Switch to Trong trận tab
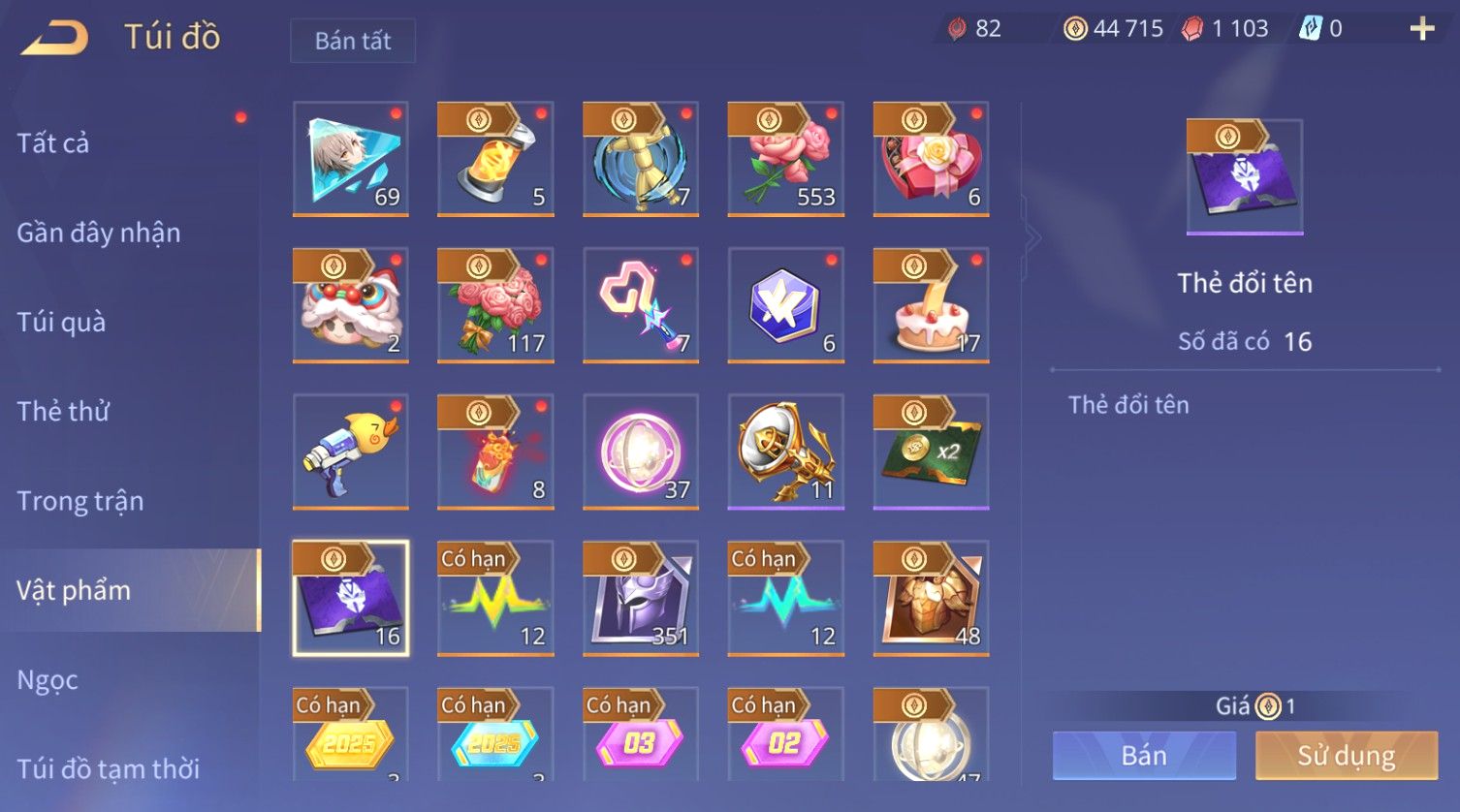Viewport: 1460px width, 812px height. pyautogui.click(x=80, y=501)
